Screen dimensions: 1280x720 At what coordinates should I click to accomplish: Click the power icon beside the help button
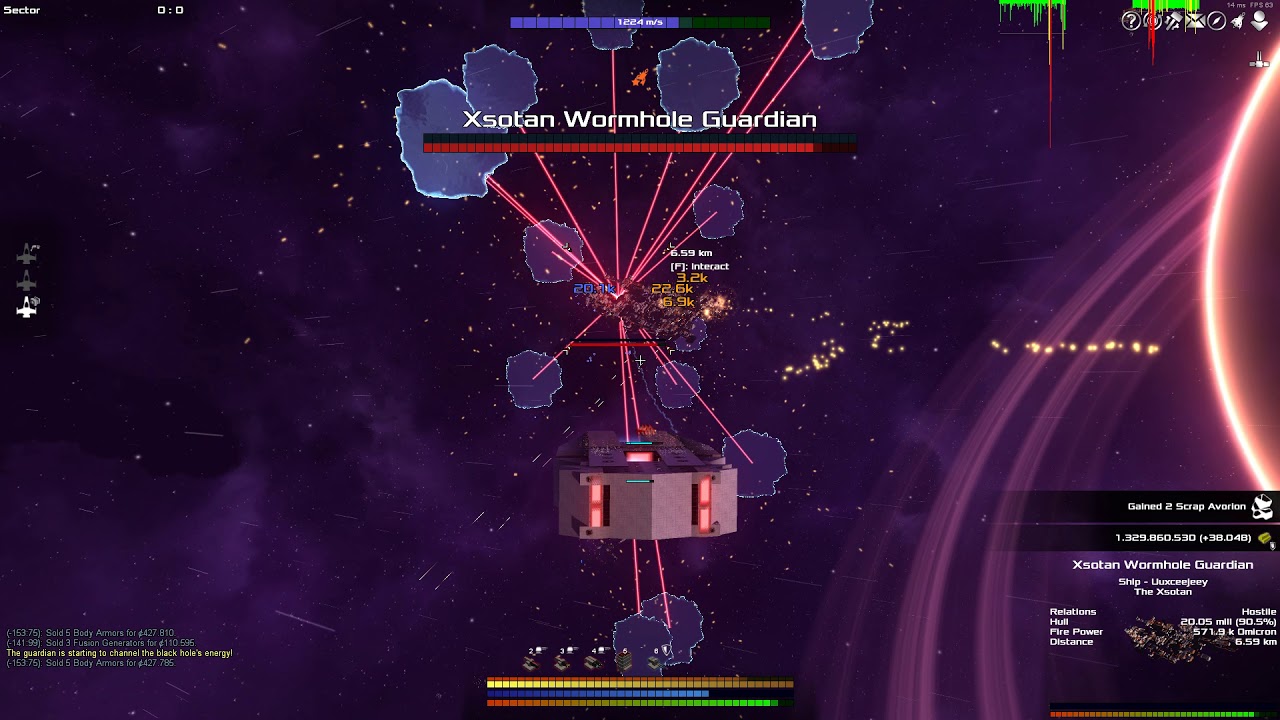[x=1150, y=19]
